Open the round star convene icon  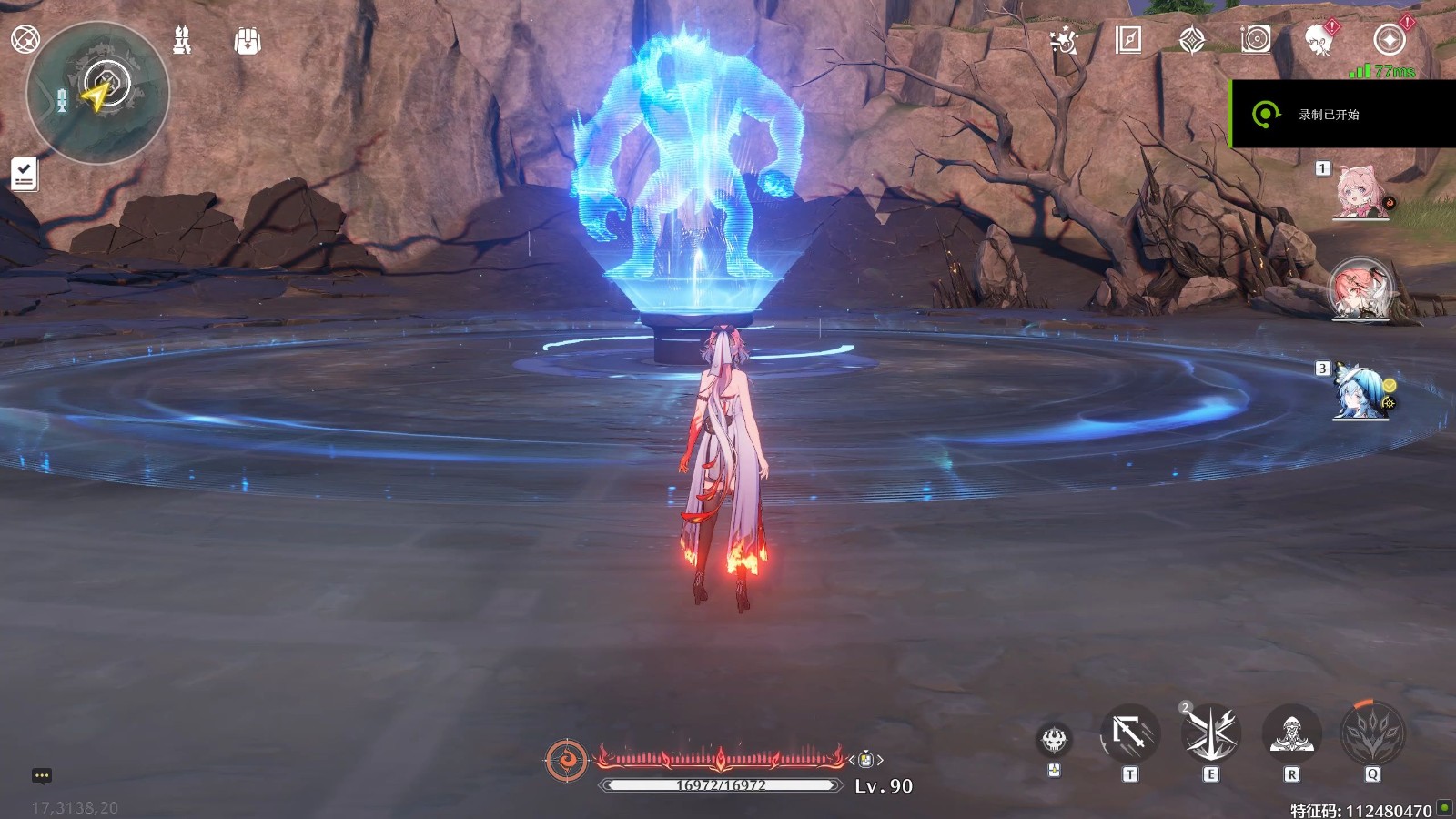click(1389, 40)
